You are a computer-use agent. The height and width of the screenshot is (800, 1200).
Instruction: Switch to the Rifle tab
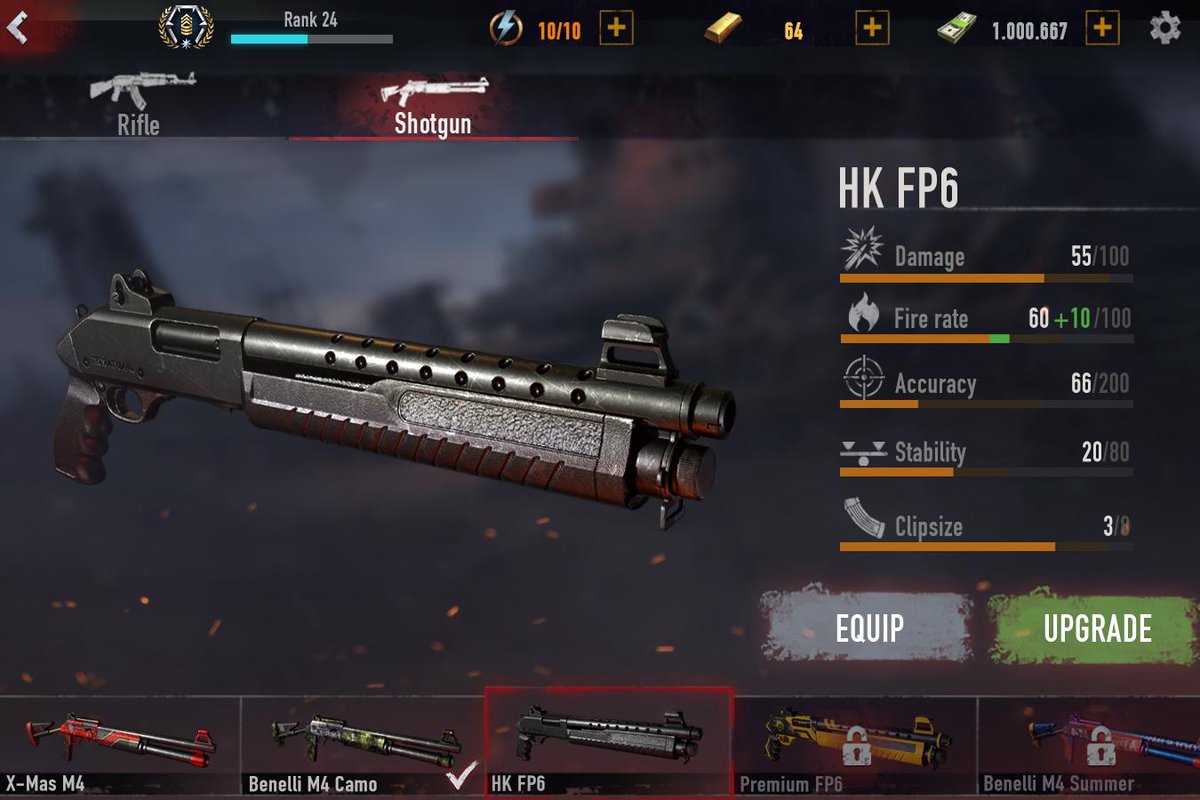point(138,104)
